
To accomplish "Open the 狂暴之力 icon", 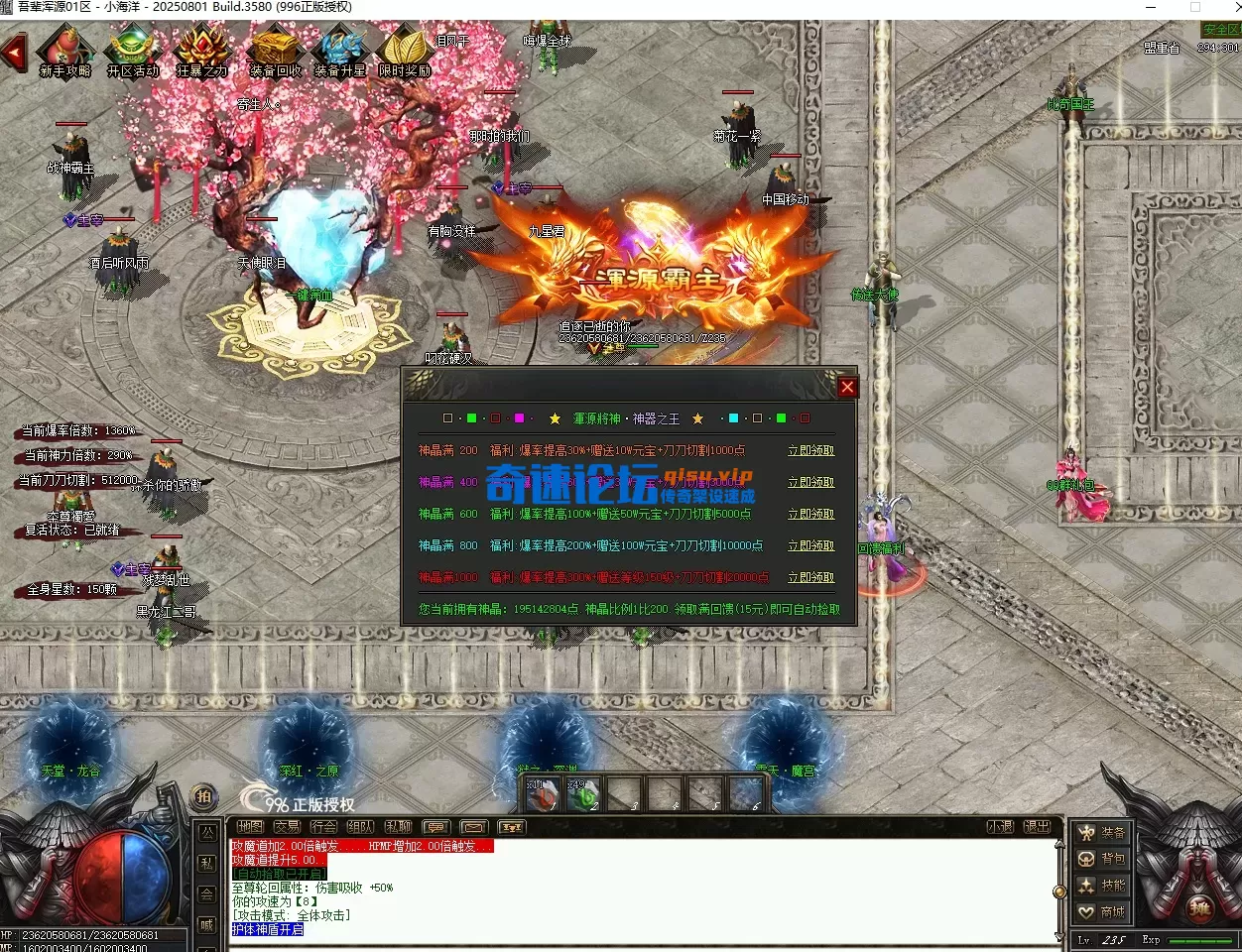I will tap(201, 53).
